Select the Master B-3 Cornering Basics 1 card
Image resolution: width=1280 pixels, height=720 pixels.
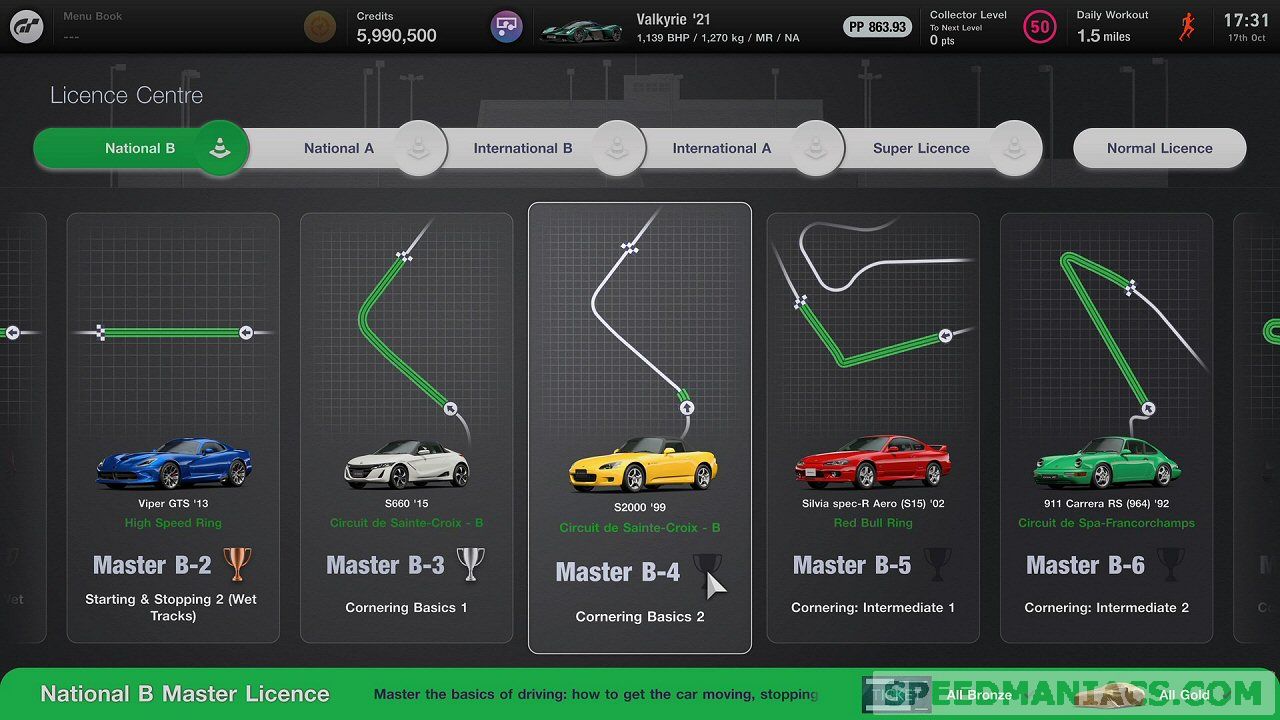click(406, 428)
